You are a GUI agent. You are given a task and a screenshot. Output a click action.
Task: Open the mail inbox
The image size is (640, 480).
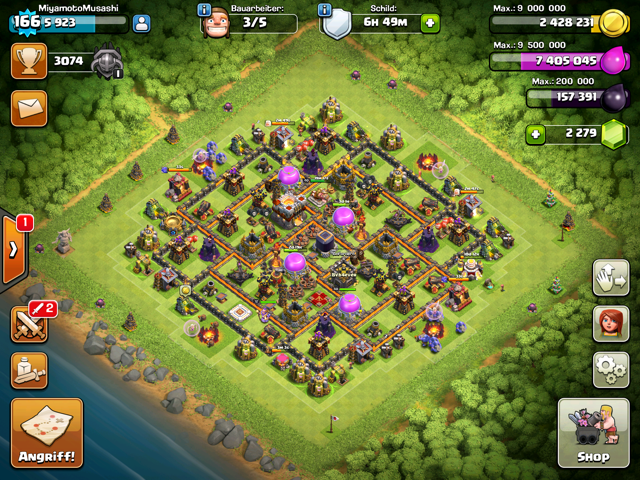29,107
